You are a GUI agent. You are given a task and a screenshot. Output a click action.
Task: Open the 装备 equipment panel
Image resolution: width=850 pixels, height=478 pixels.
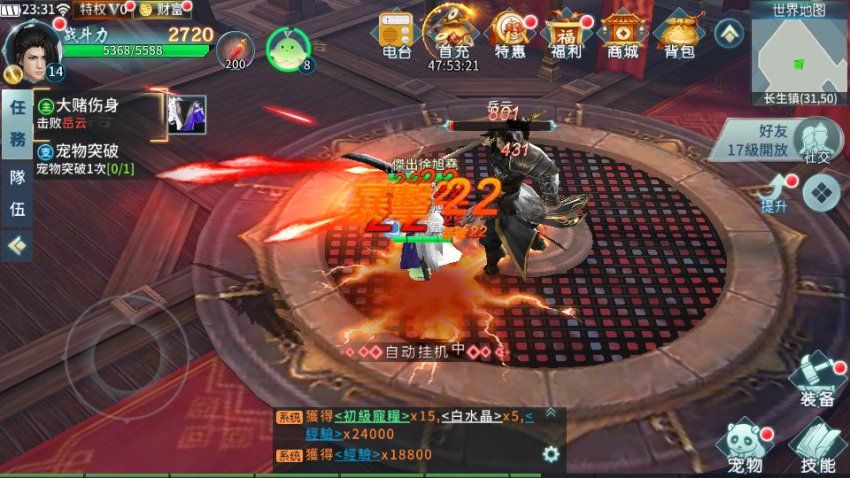pyautogui.click(x=817, y=382)
